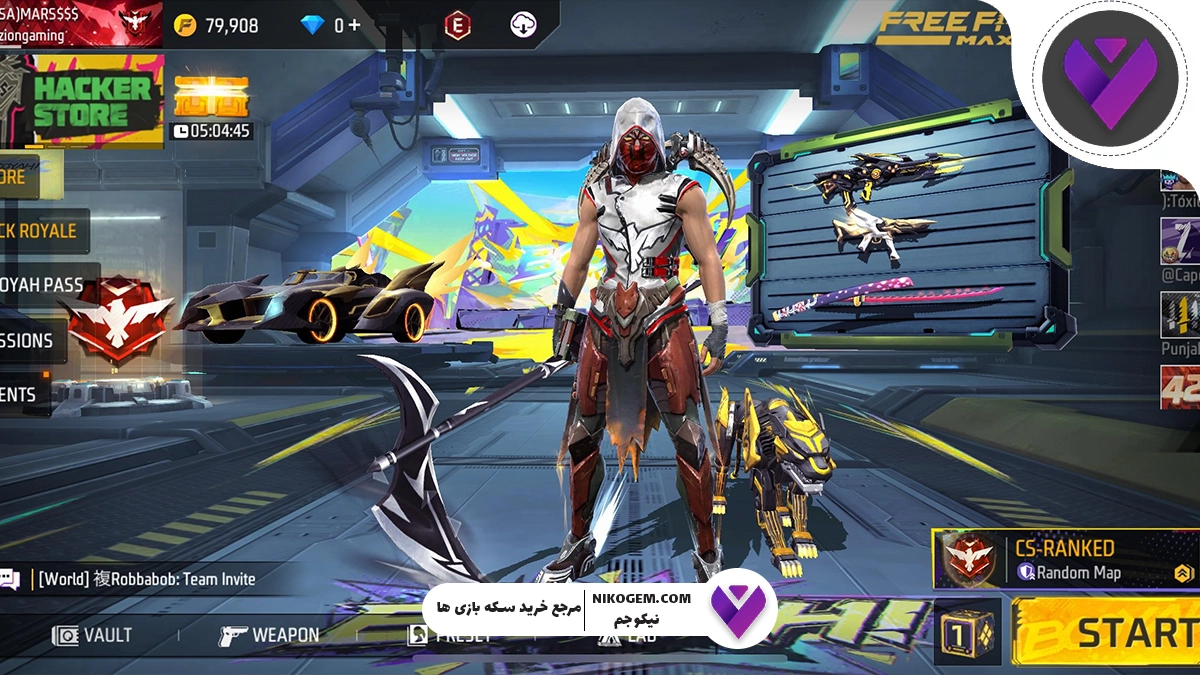Screen dimensions: 1200x675
Task: Open the Hacker Store banner
Action: pos(84,101)
